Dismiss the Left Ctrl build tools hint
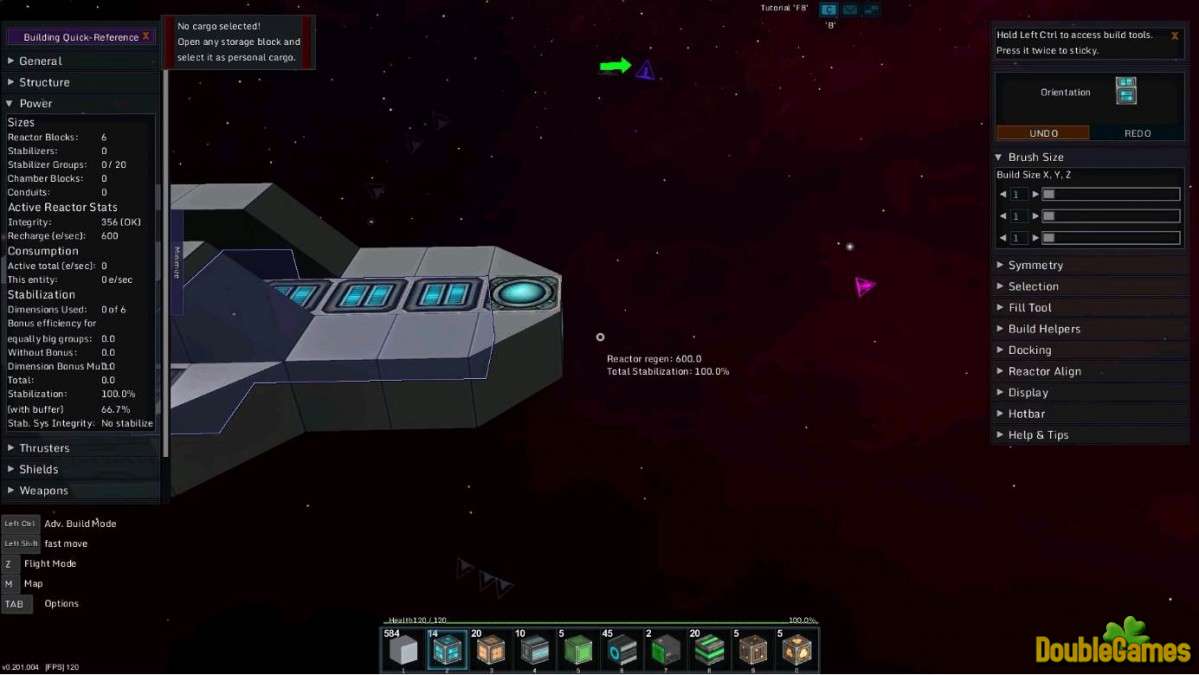The image size is (1199, 675). pos(1174,35)
